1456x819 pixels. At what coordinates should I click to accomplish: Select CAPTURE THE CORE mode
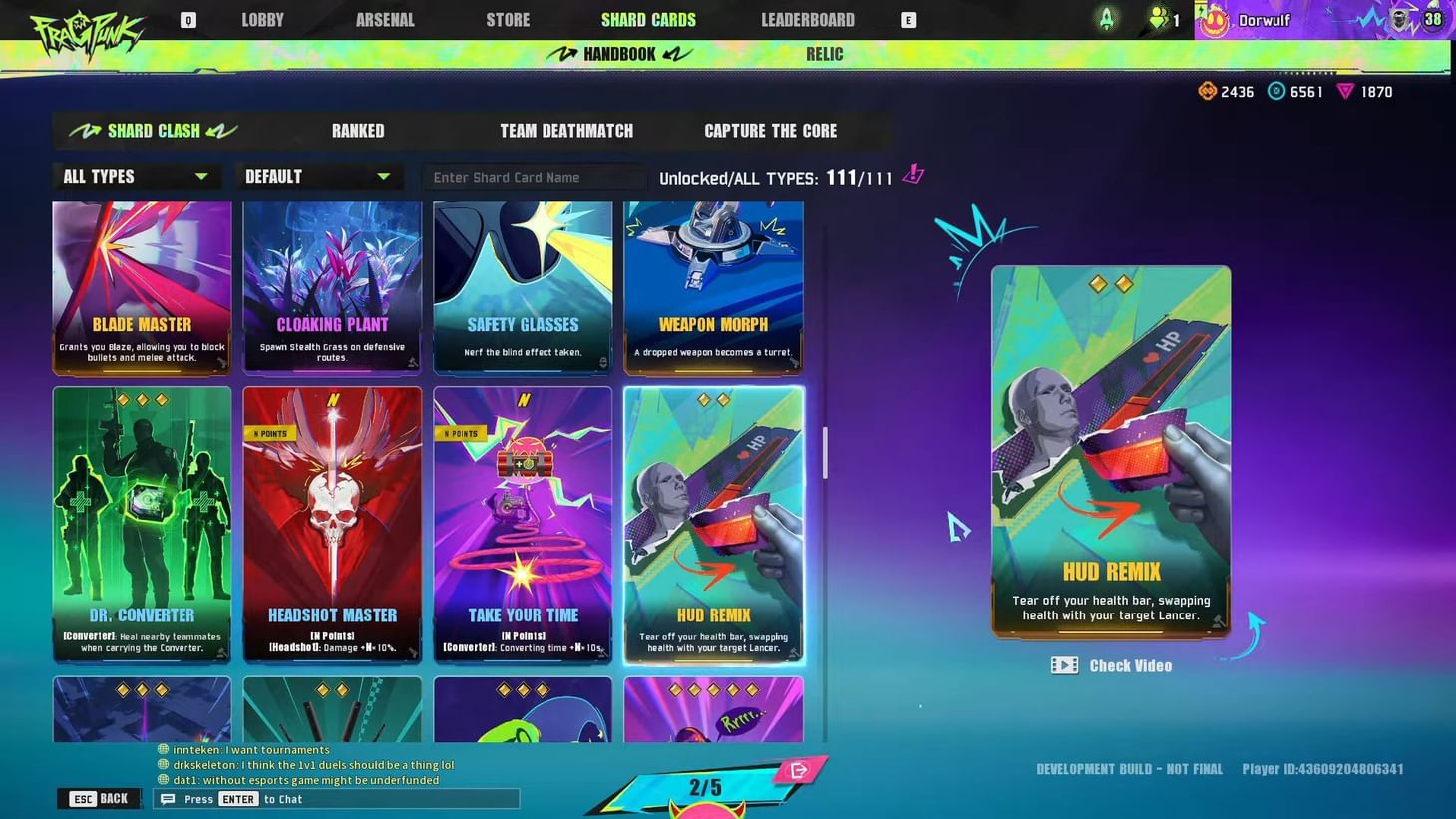(770, 130)
